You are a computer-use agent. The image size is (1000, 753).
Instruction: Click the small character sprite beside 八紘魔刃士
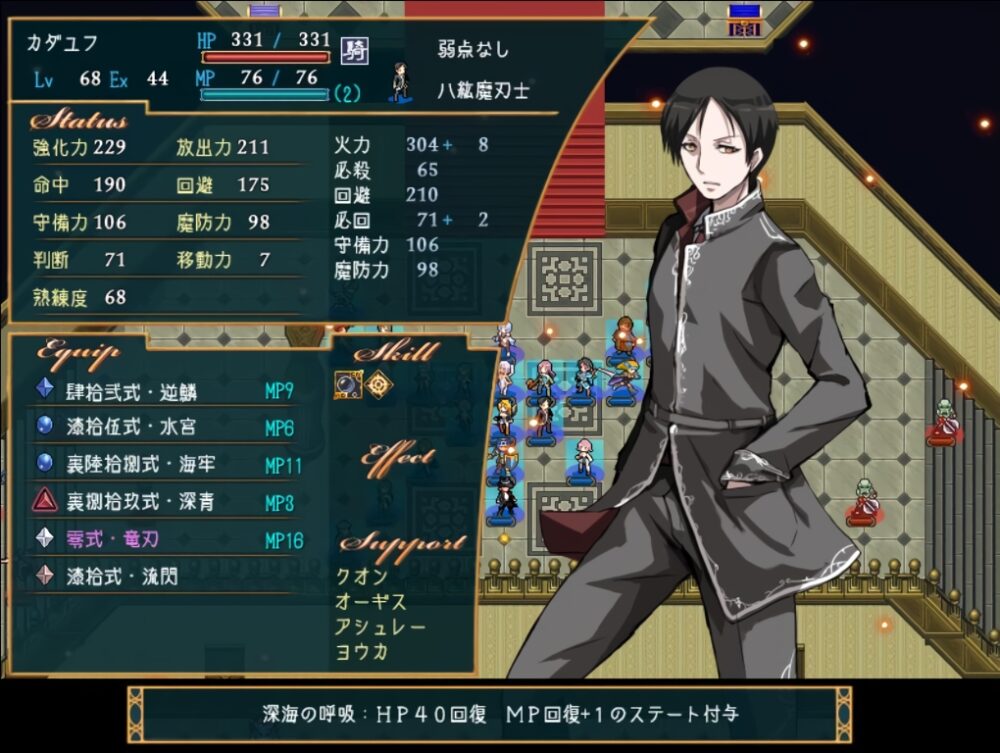point(401,84)
